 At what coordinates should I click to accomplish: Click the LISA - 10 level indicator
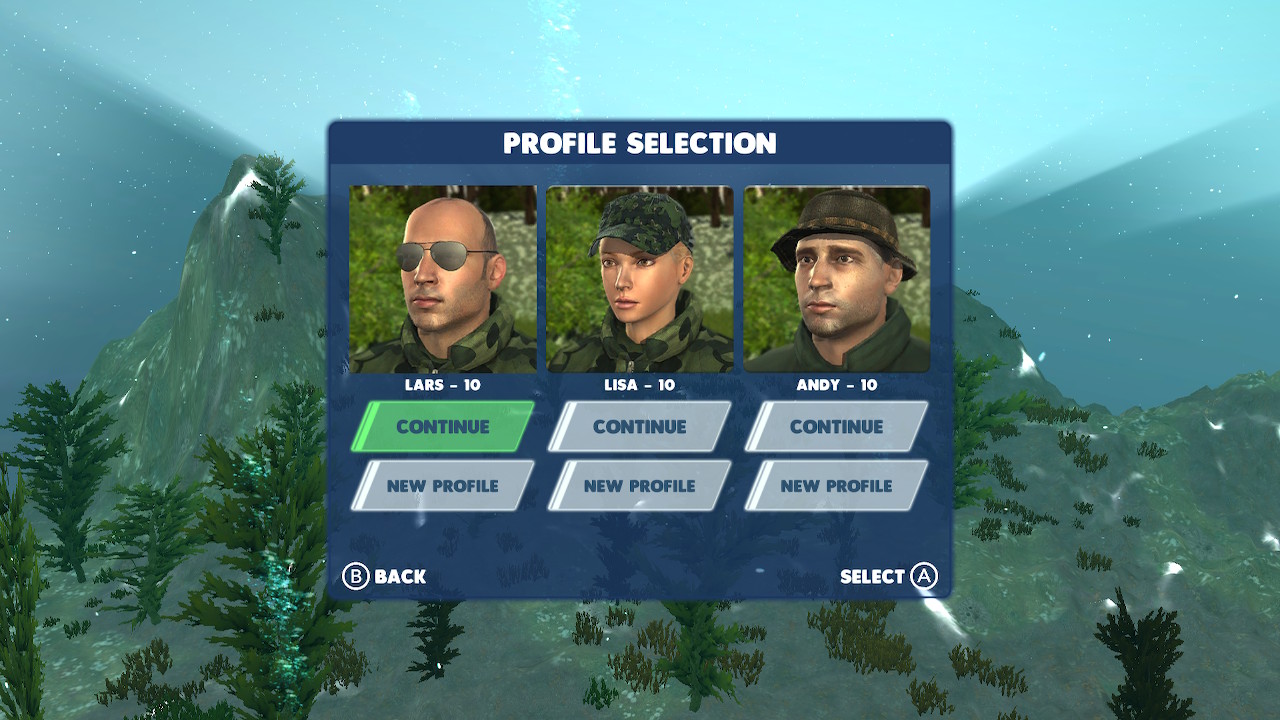pyautogui.click(x=640, y=385)
